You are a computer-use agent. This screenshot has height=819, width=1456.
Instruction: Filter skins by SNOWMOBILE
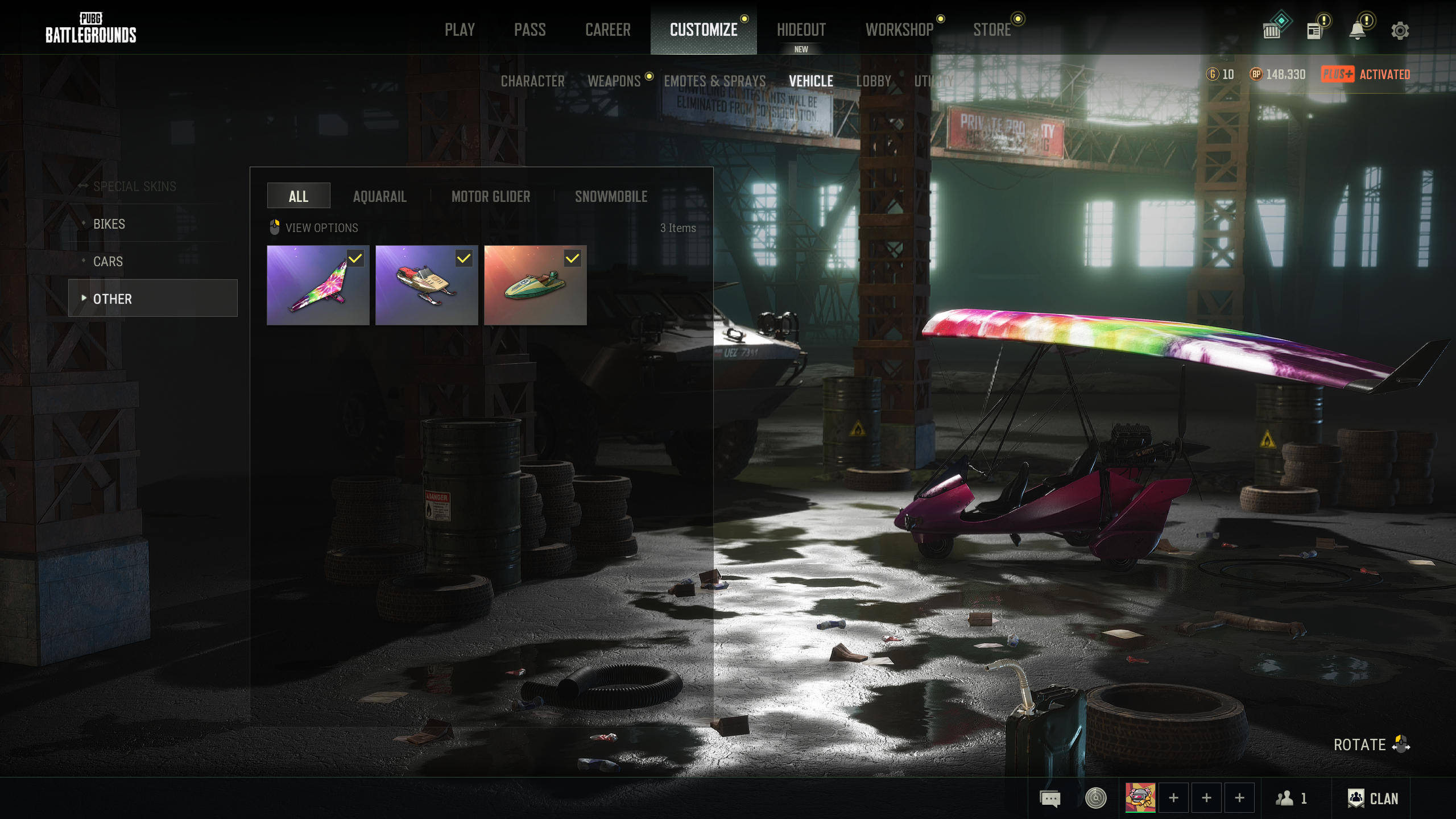point(611,197)
